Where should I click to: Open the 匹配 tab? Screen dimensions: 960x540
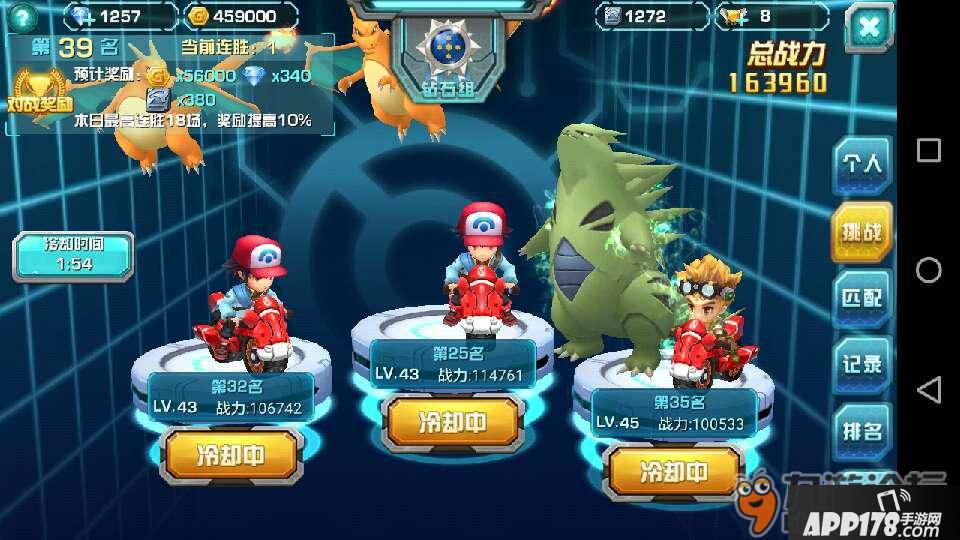click(x=861, y=298)
